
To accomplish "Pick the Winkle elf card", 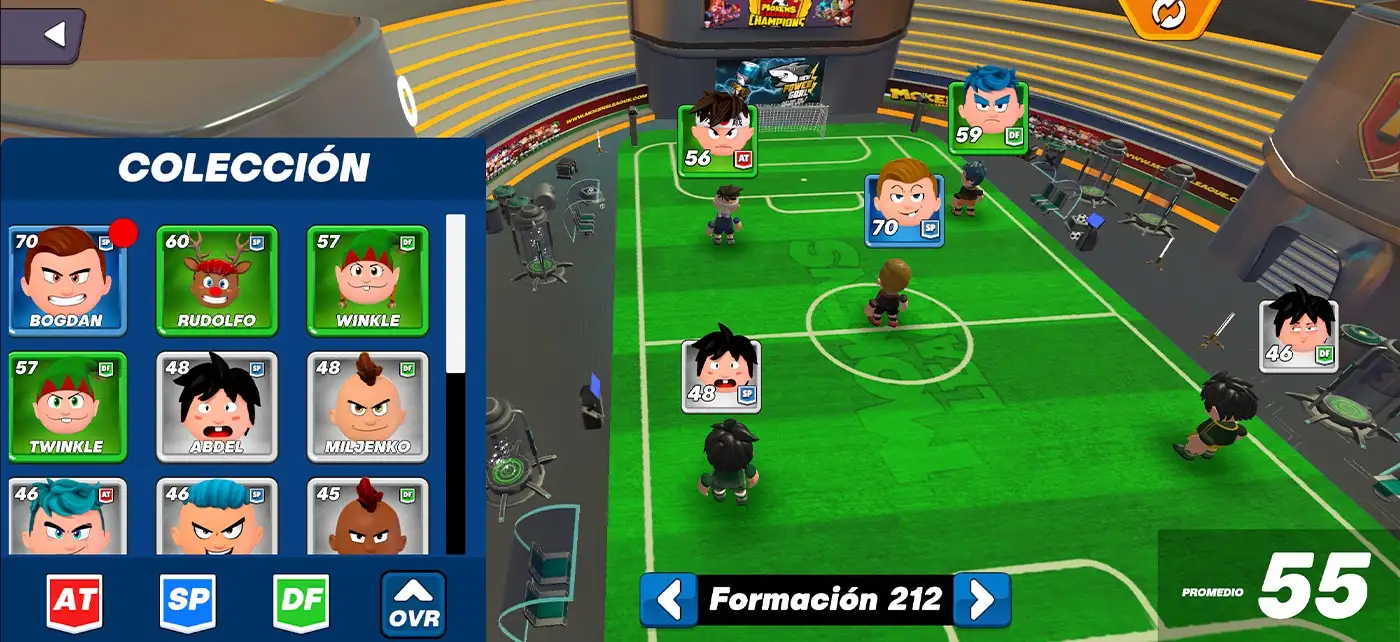I will (x=367, y=281).
